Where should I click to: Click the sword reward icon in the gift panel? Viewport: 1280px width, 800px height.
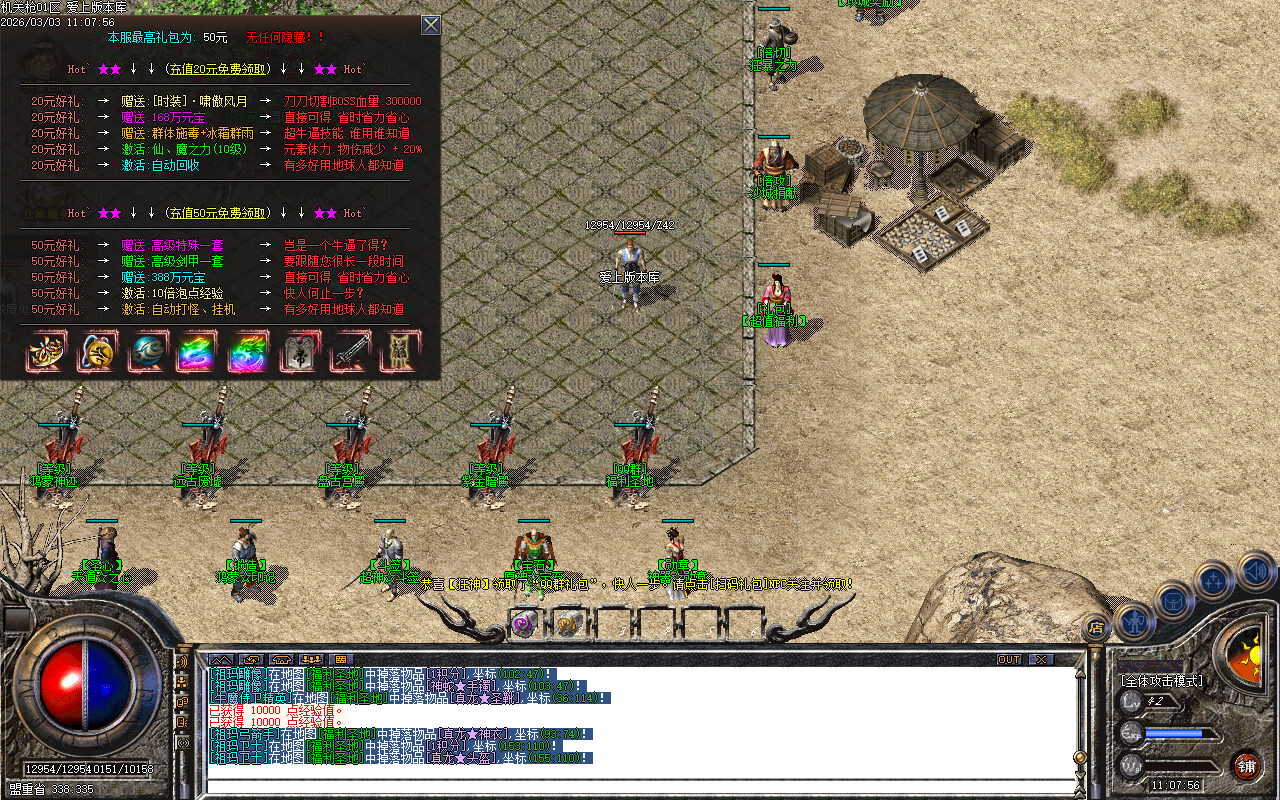352,353
